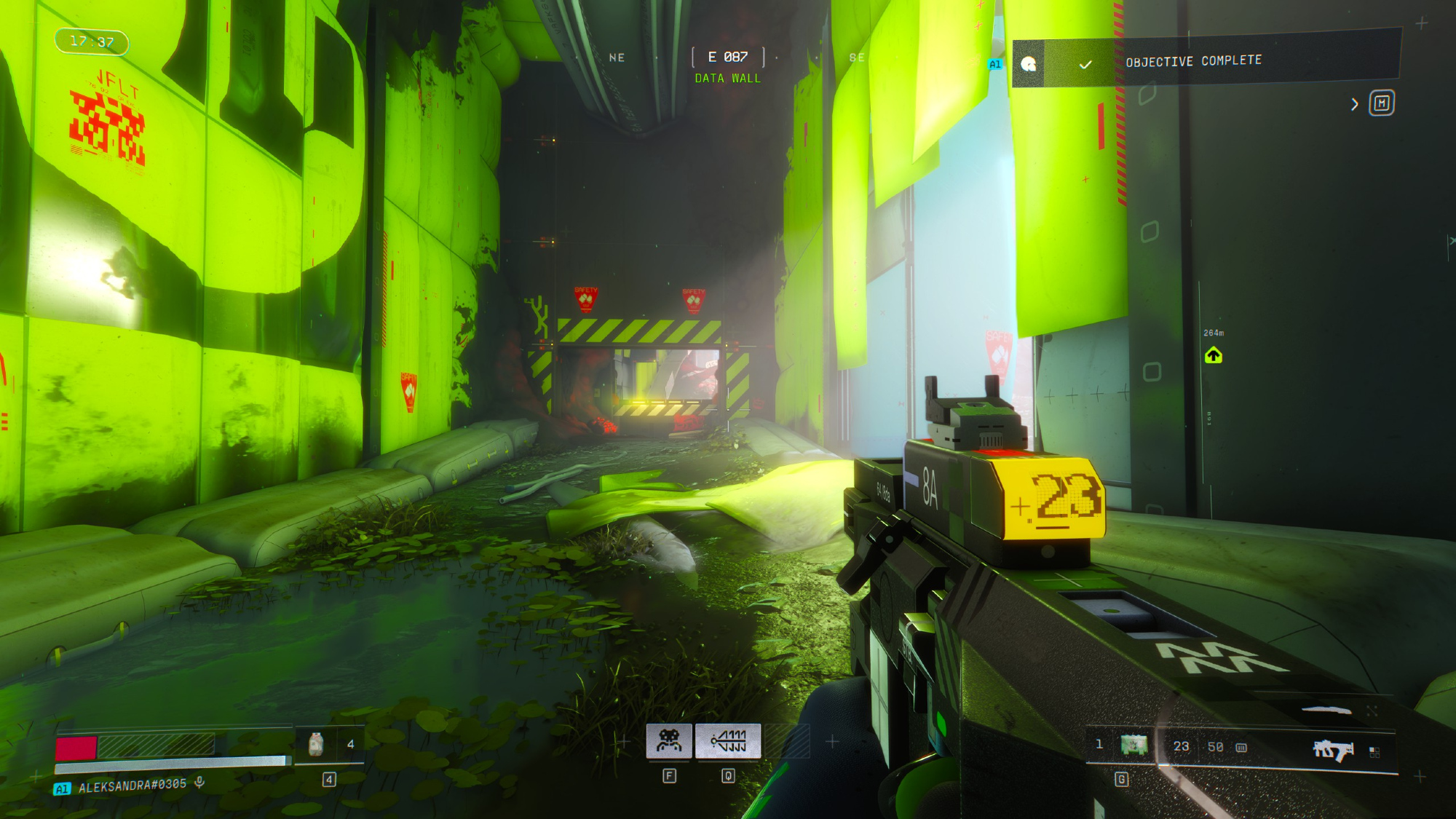Click the E 087 compass heading indicator

[x=727, y=57]
